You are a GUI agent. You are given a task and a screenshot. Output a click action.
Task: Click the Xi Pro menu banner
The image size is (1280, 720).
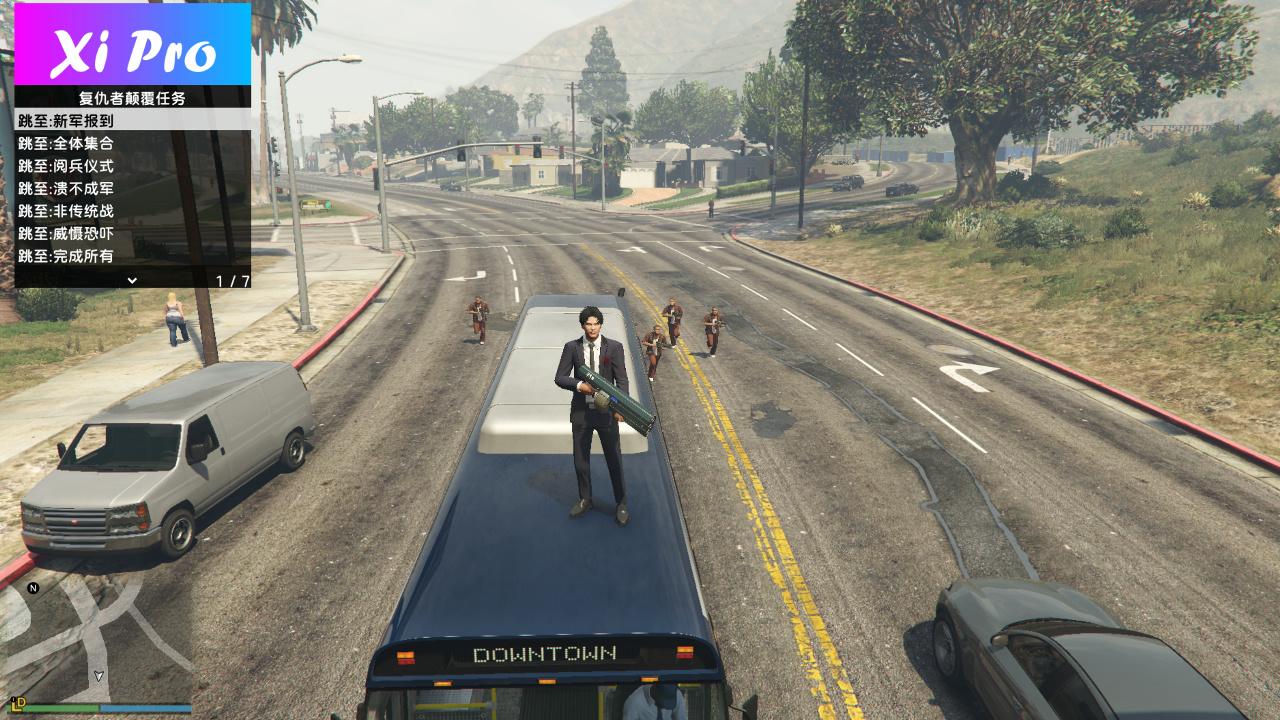coord(132,45)
